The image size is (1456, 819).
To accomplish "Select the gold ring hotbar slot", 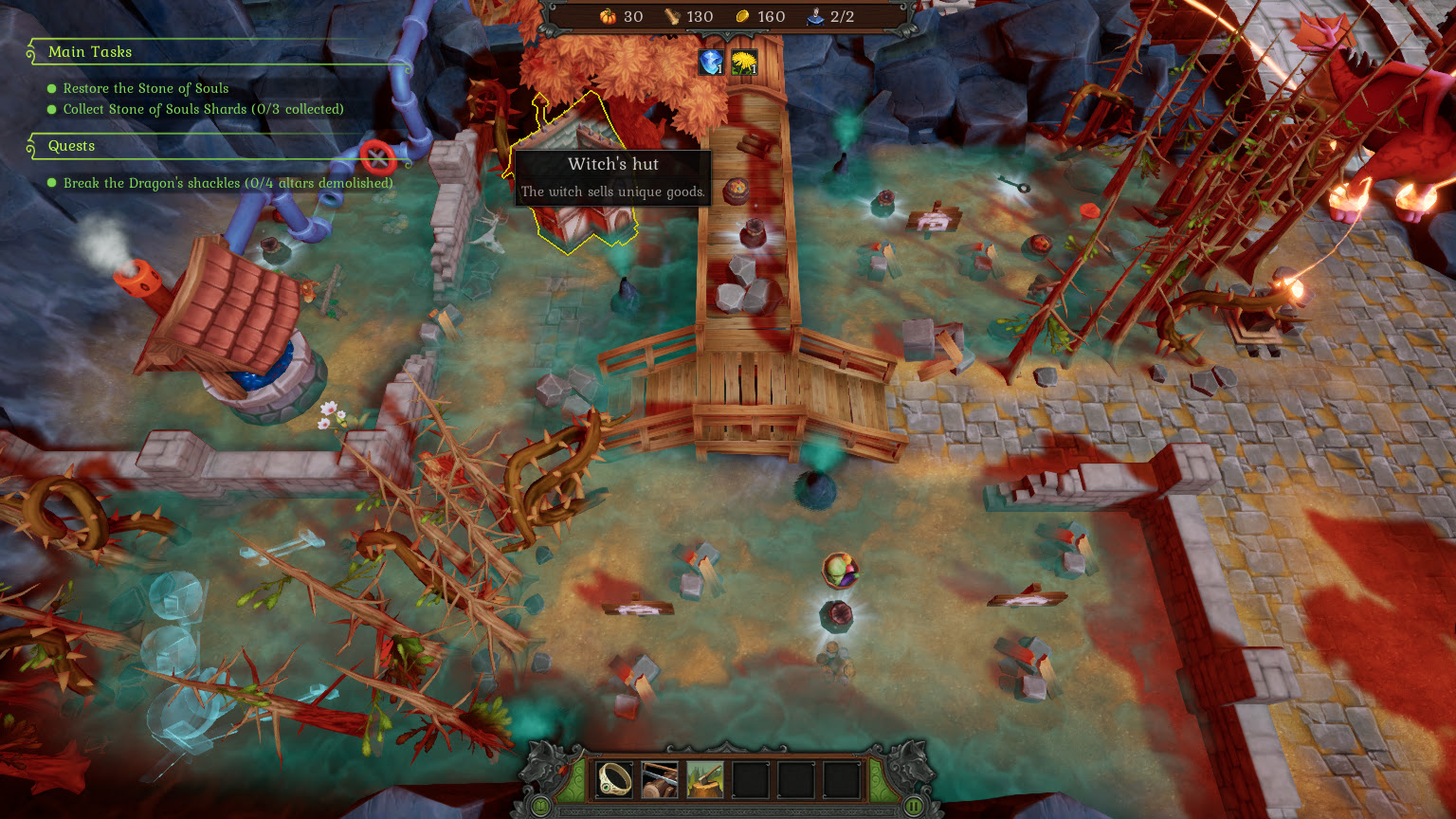I will (x=614, y=779).
